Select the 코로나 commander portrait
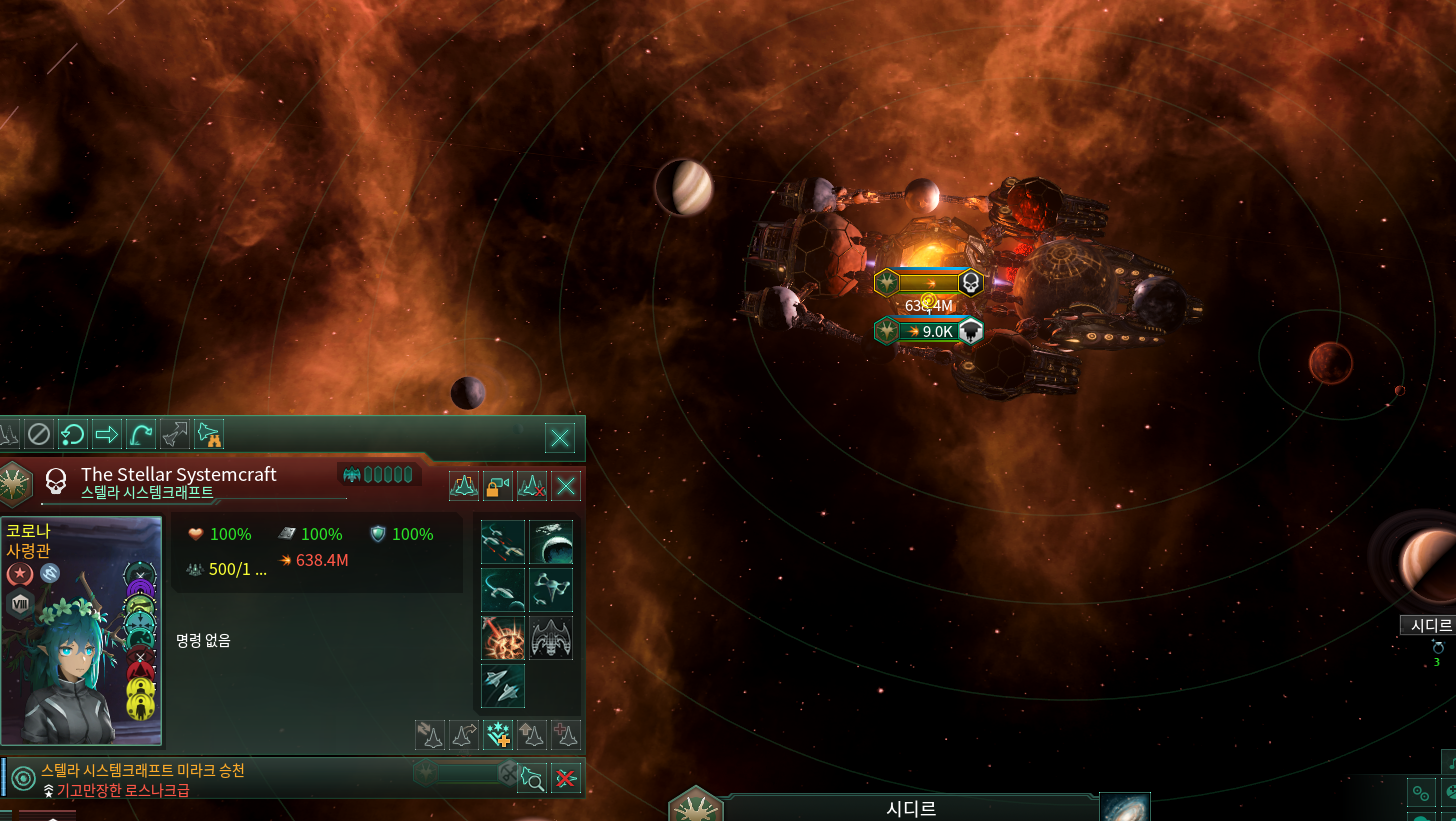This screenshot has width=1456, height=821. (82, 630)
